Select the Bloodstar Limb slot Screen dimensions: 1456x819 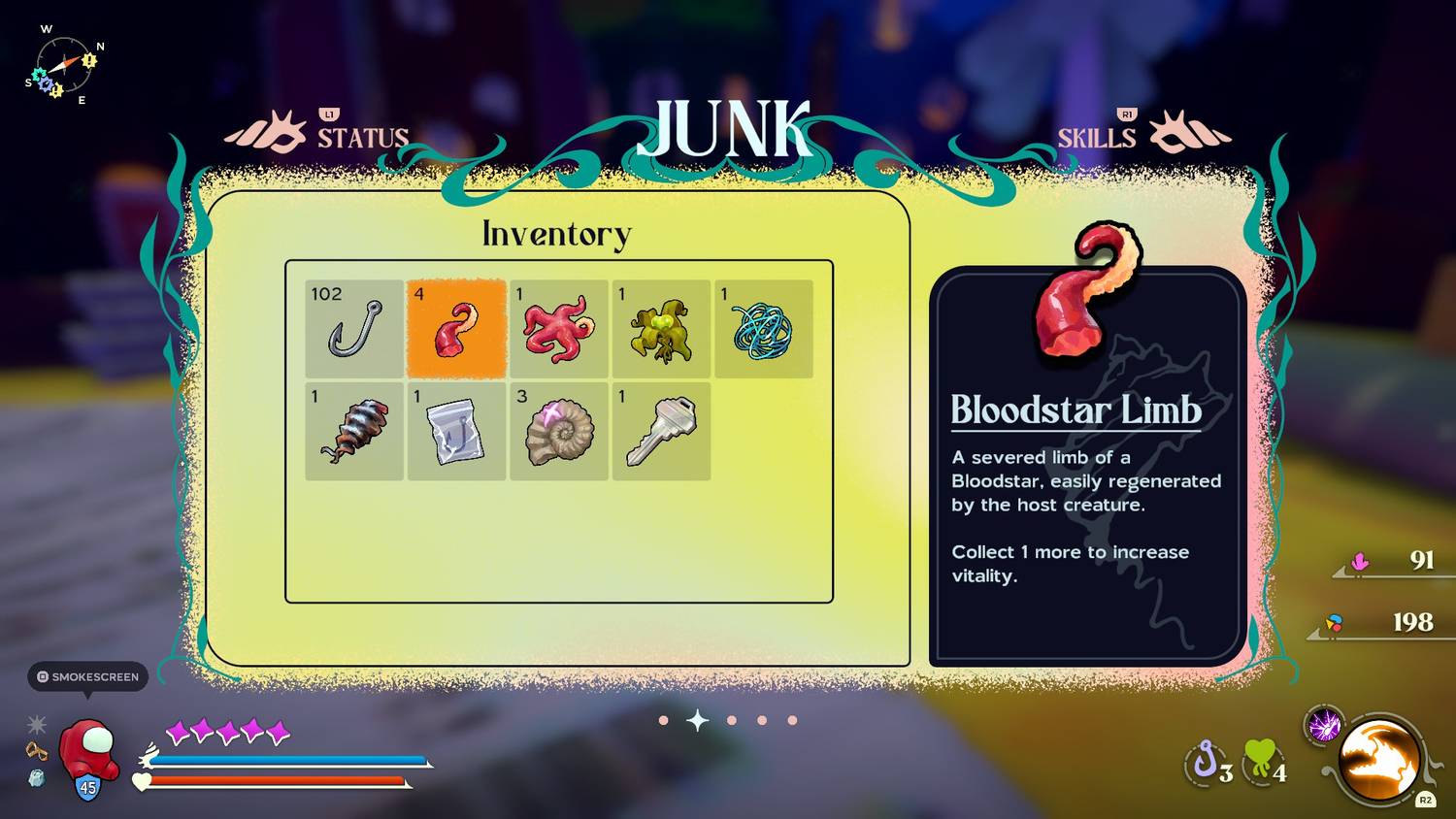pos(456,329)
